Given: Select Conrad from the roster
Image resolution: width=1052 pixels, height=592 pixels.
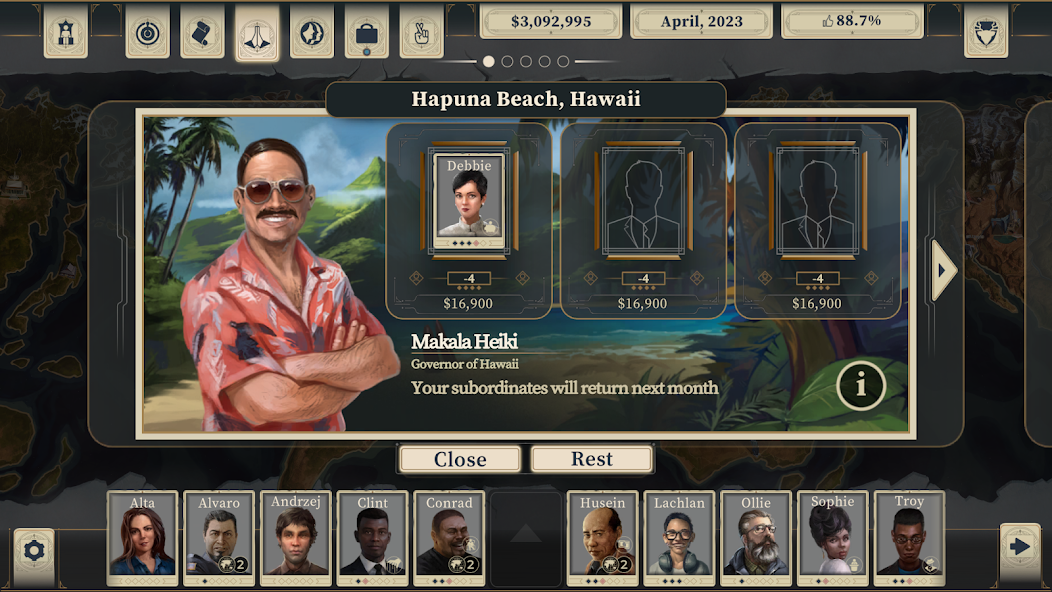Looking at the screenshot, I should (x=448, y=538).
